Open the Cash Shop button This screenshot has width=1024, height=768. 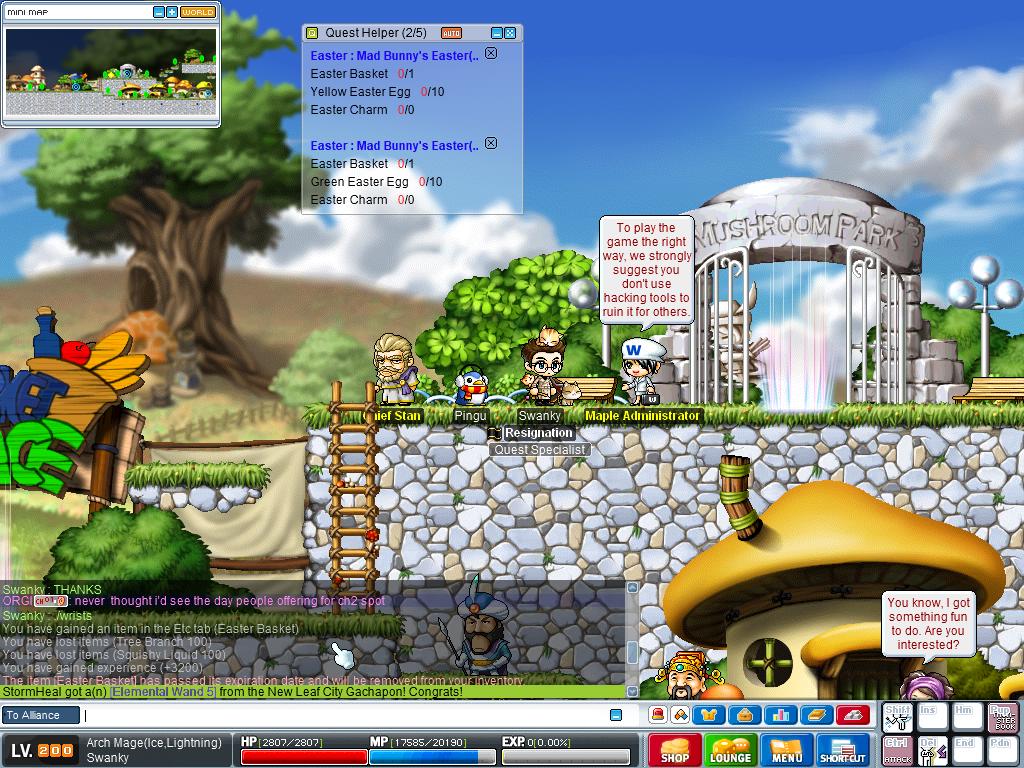674,751
